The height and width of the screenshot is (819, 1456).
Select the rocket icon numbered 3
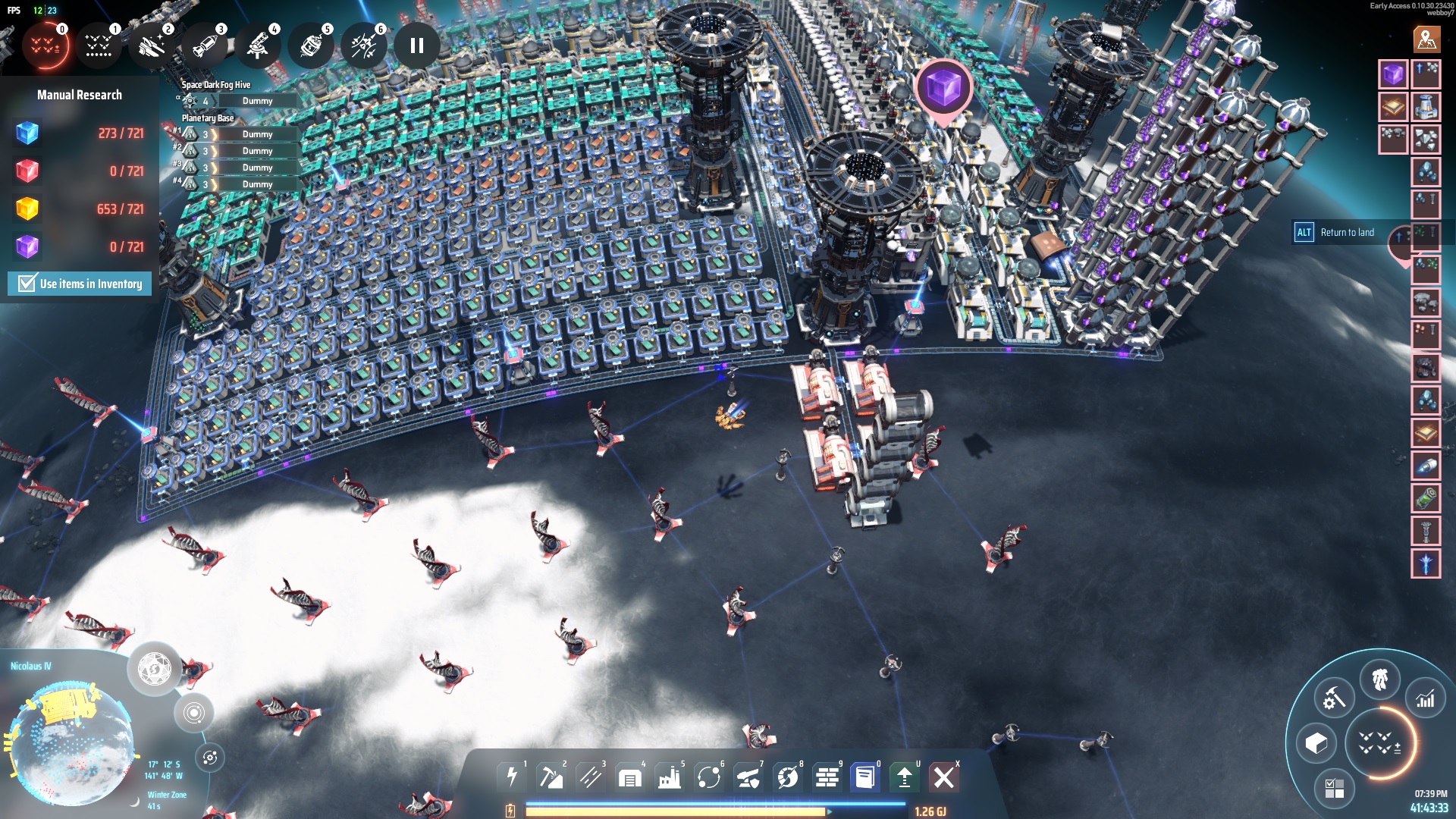tap(205, 45)
